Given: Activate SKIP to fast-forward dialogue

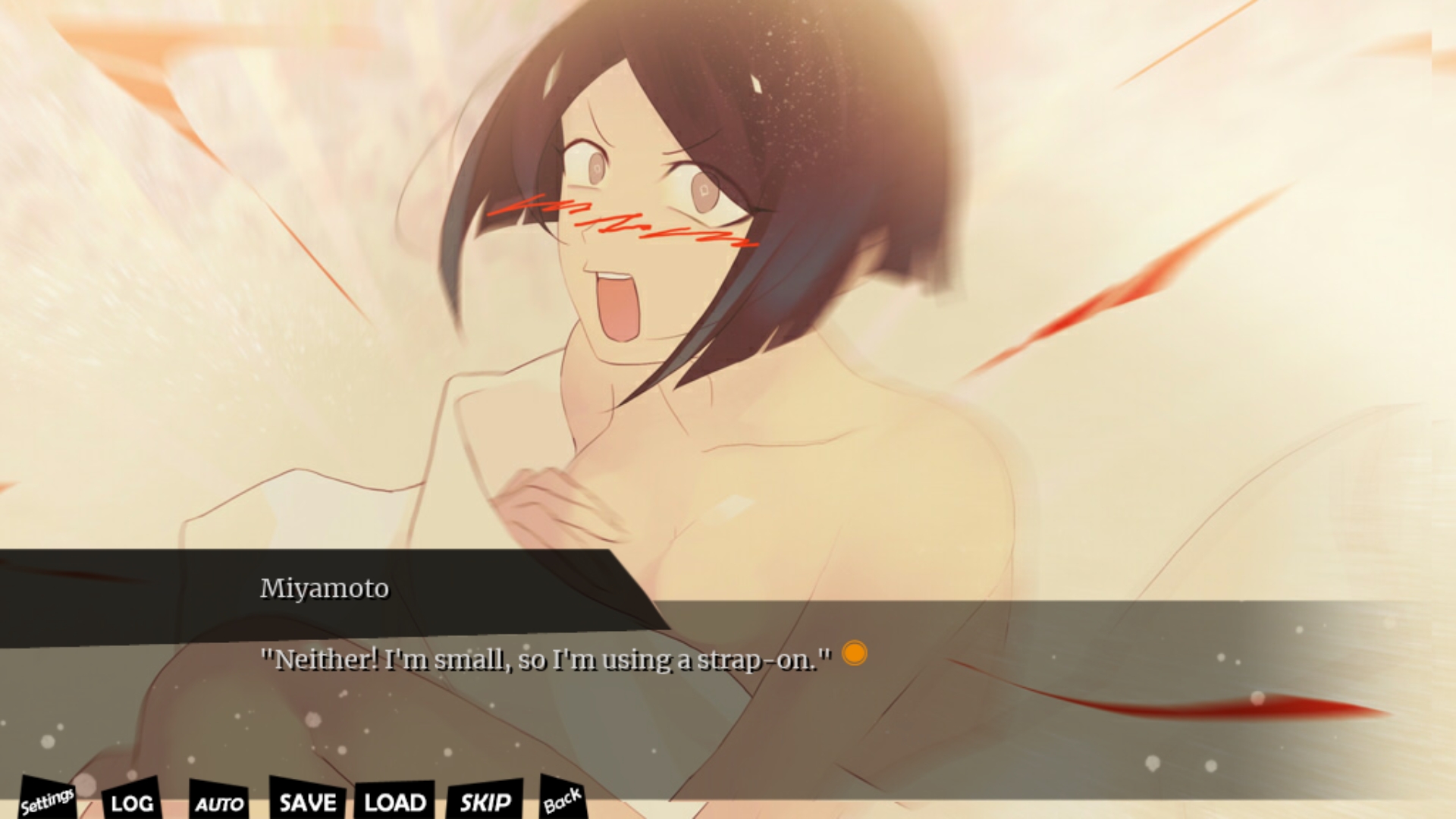Looking at the screenshot, I should pyautogui.click(x=485, y=802).
